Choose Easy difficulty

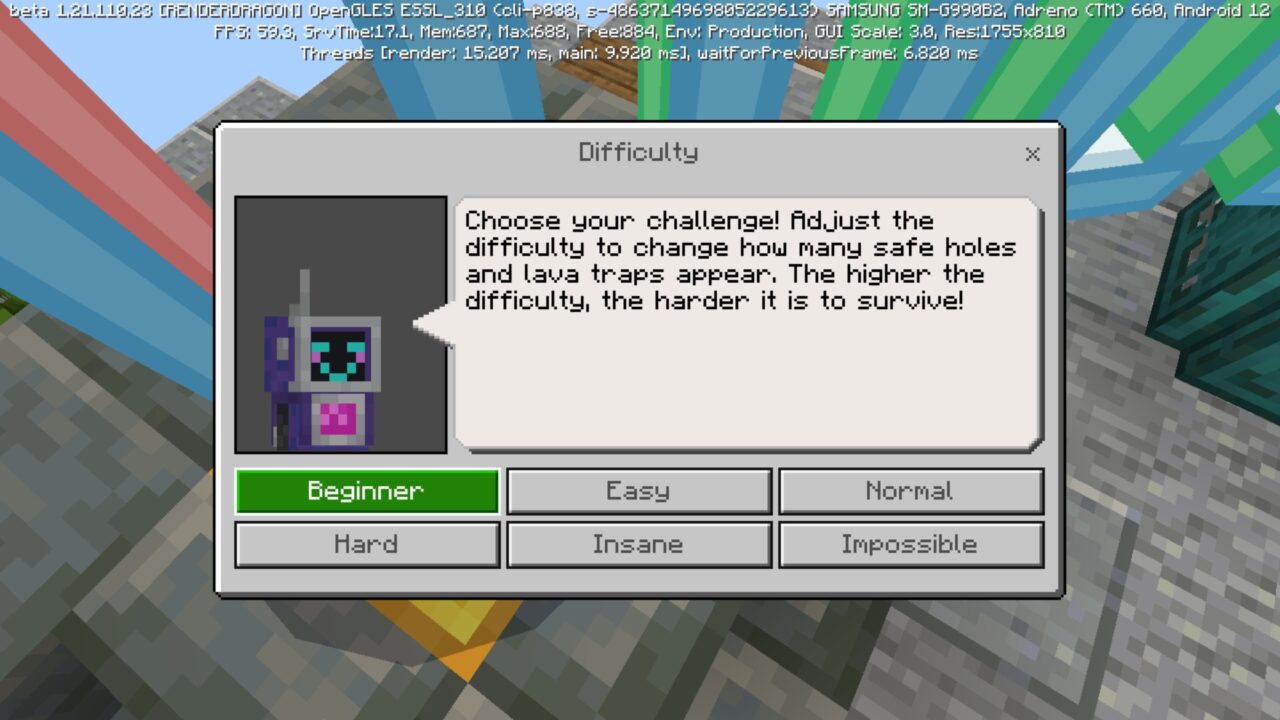click(x=638, y=491)
